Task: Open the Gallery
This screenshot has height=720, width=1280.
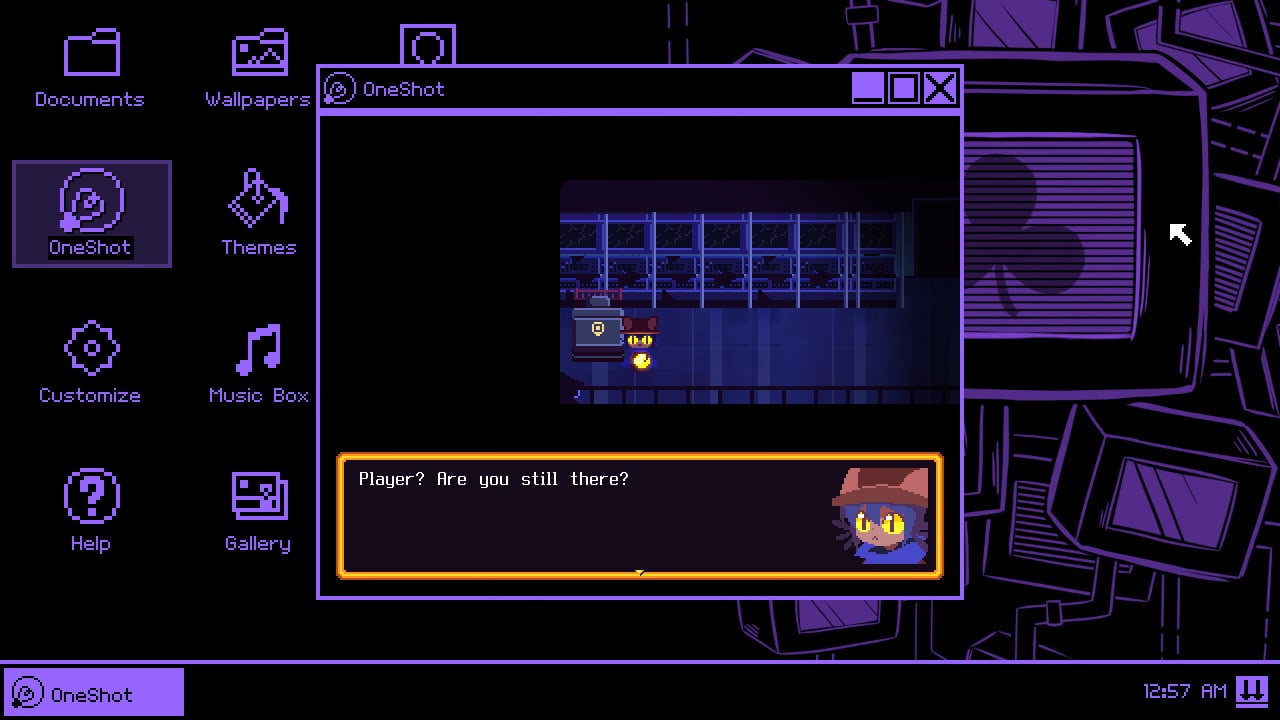Action: pyautogui.click(x=257, y=497)
